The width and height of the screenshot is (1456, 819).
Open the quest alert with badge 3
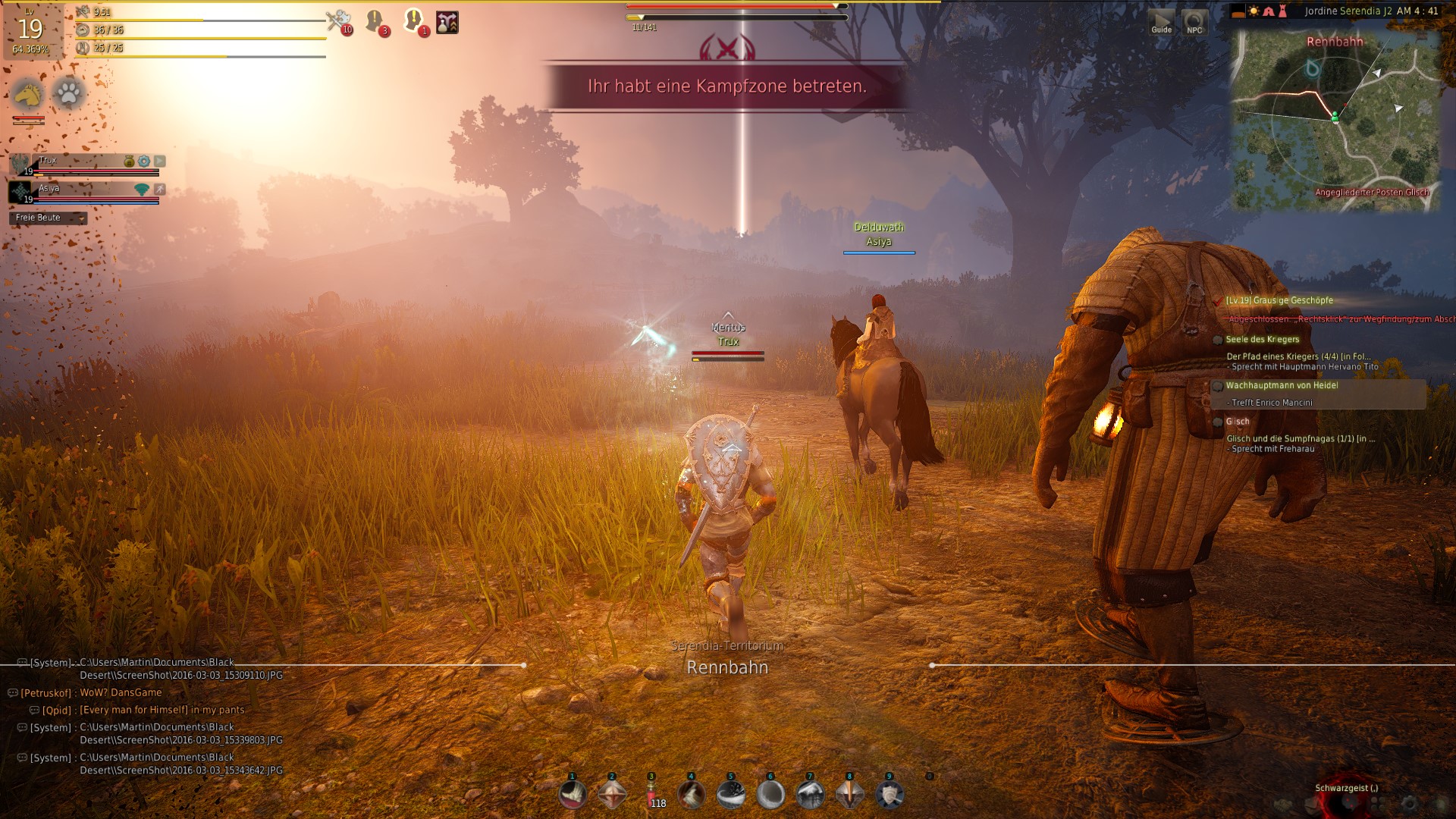click(376, 20)
